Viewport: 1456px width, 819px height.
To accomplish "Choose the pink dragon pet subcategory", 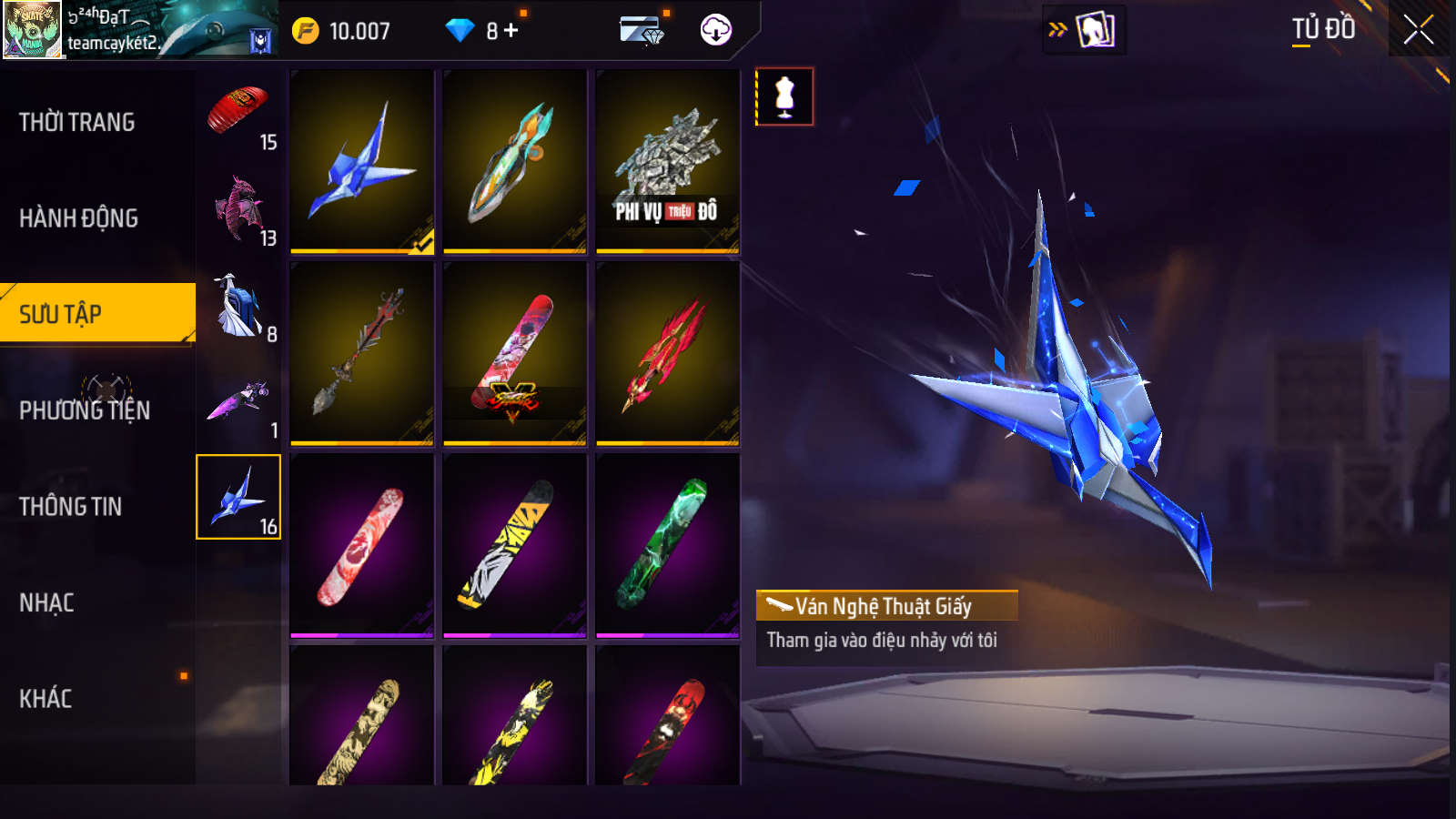I will (238, 209).
